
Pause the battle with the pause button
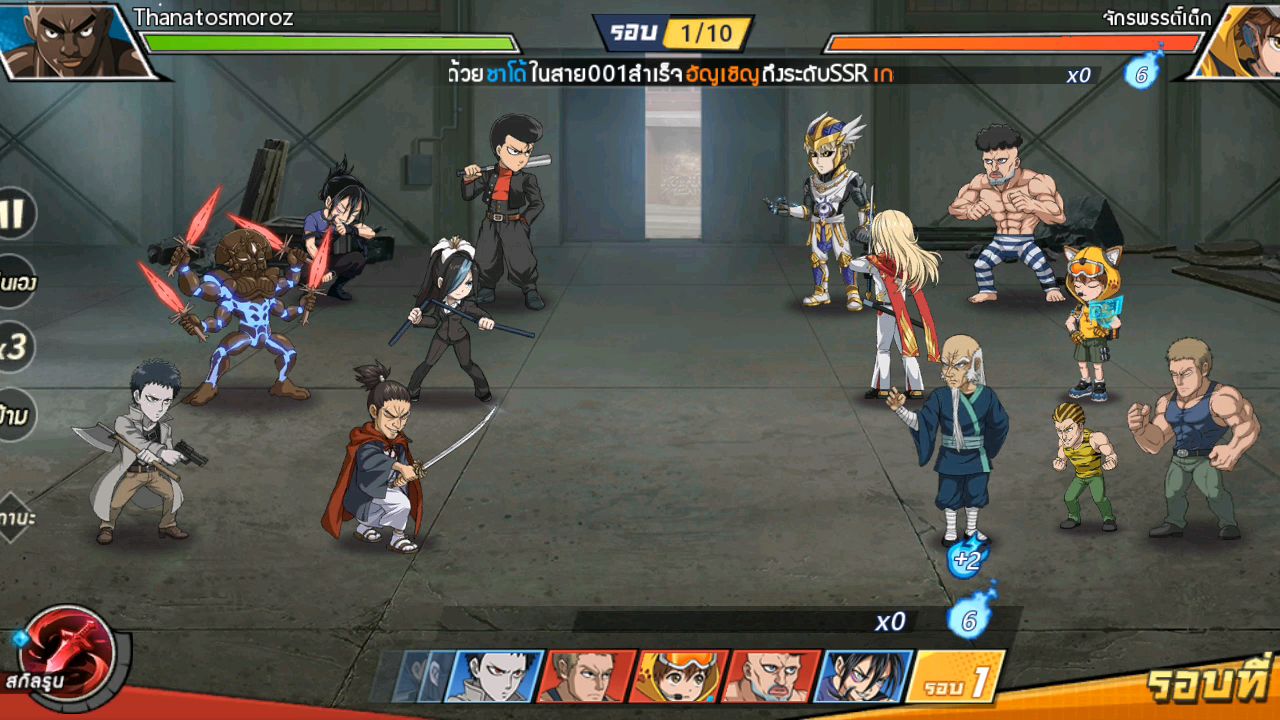[14, 213]
